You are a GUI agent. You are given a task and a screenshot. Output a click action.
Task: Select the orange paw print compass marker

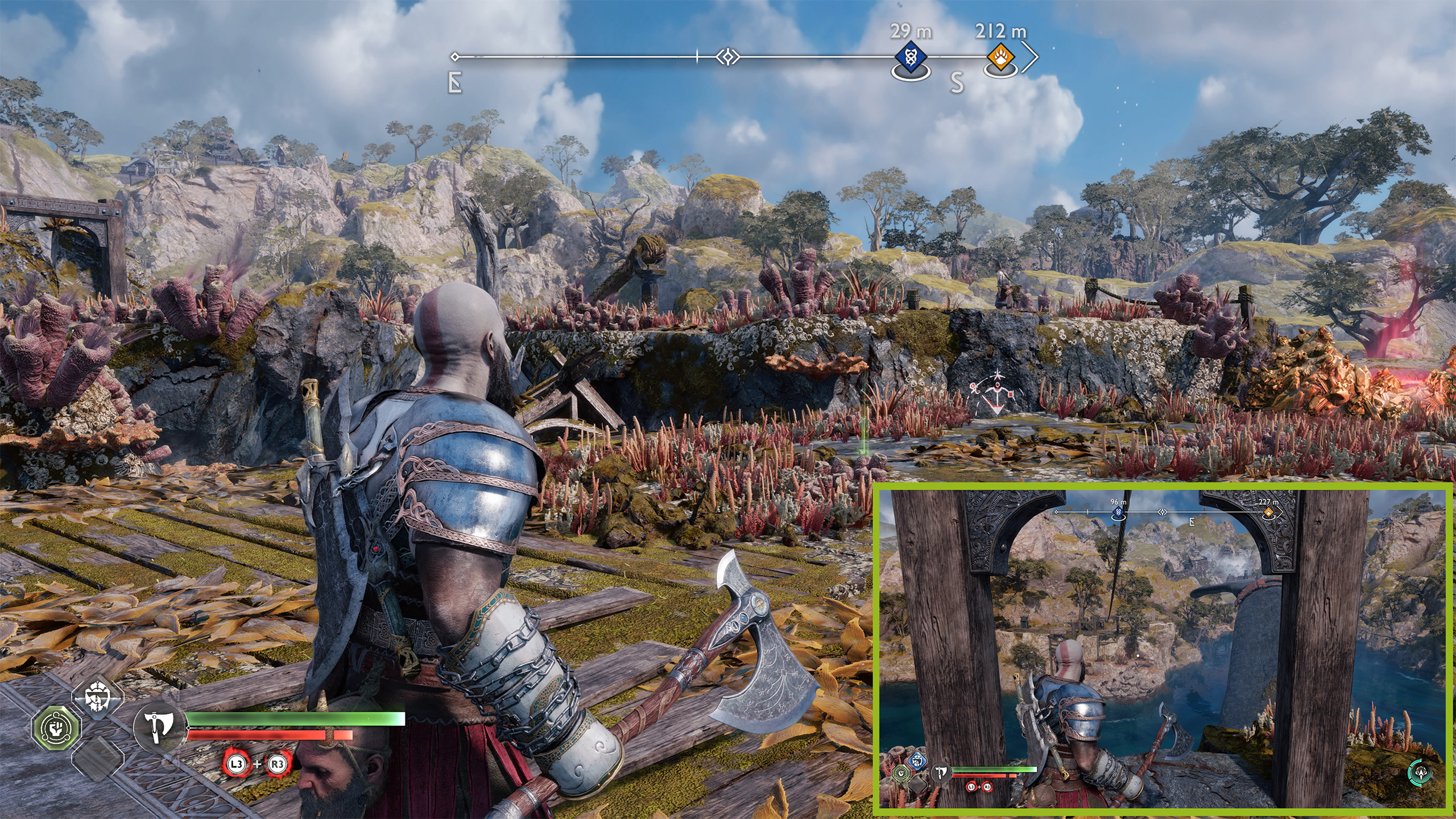[1000, 57]
